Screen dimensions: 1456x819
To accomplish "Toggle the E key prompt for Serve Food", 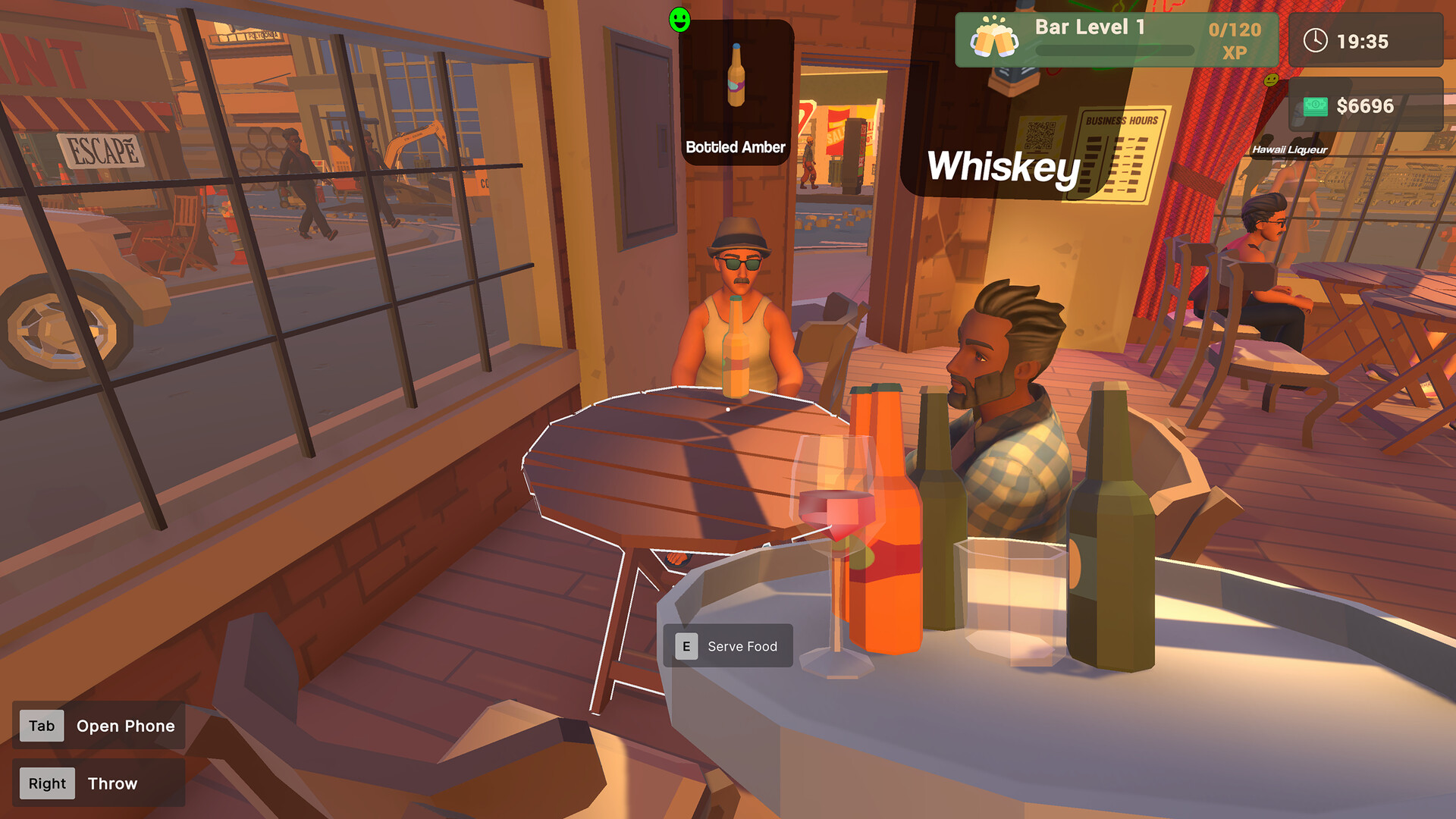I will point(685,646).
